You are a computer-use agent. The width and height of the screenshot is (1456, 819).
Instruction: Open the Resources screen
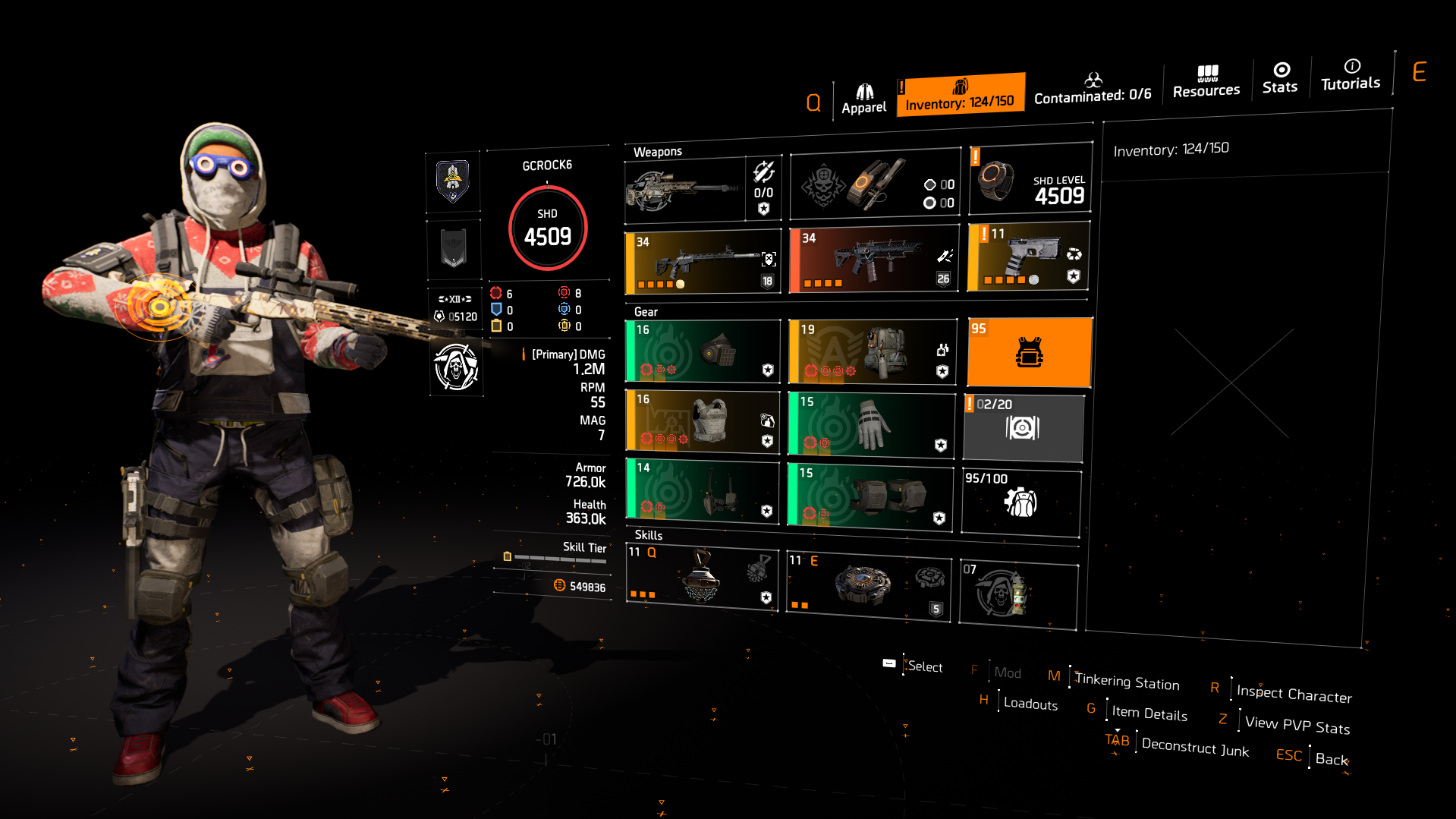pos(1206,81)
